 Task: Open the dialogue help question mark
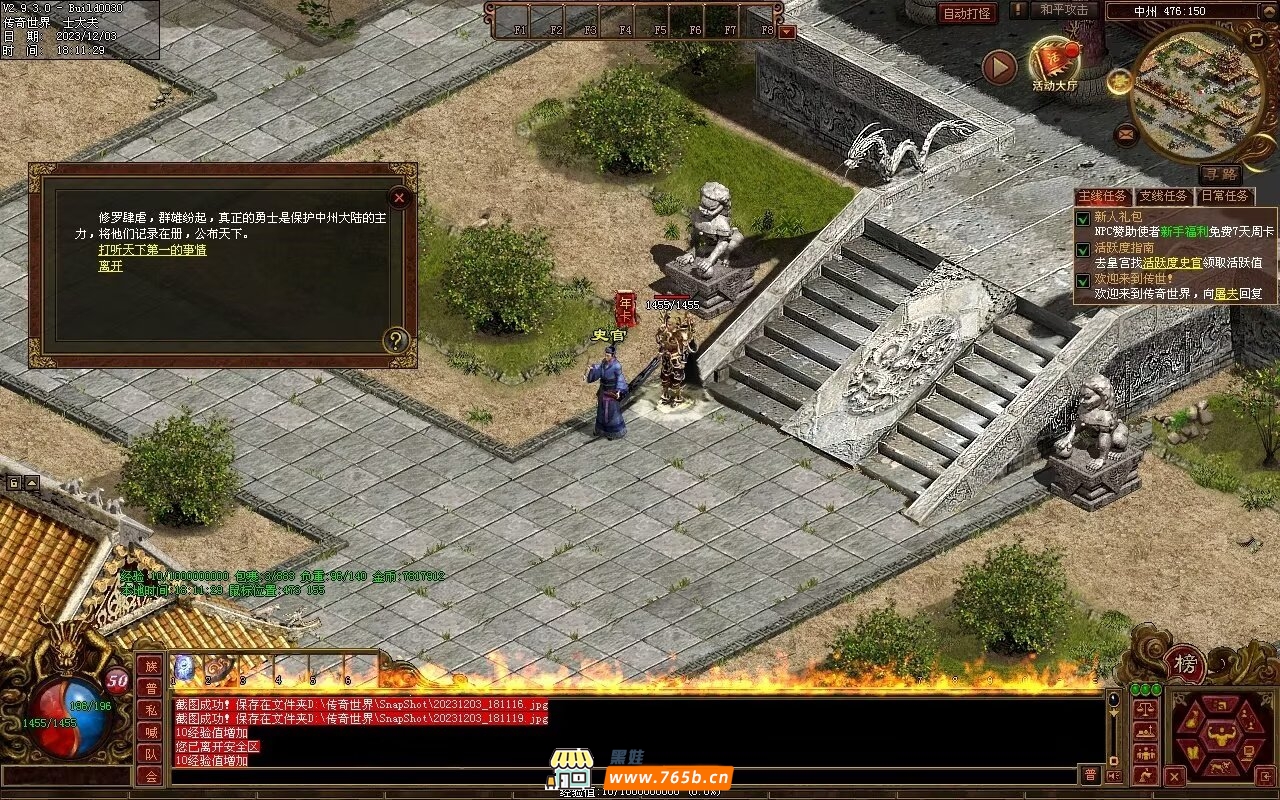[x=396, y=340]
